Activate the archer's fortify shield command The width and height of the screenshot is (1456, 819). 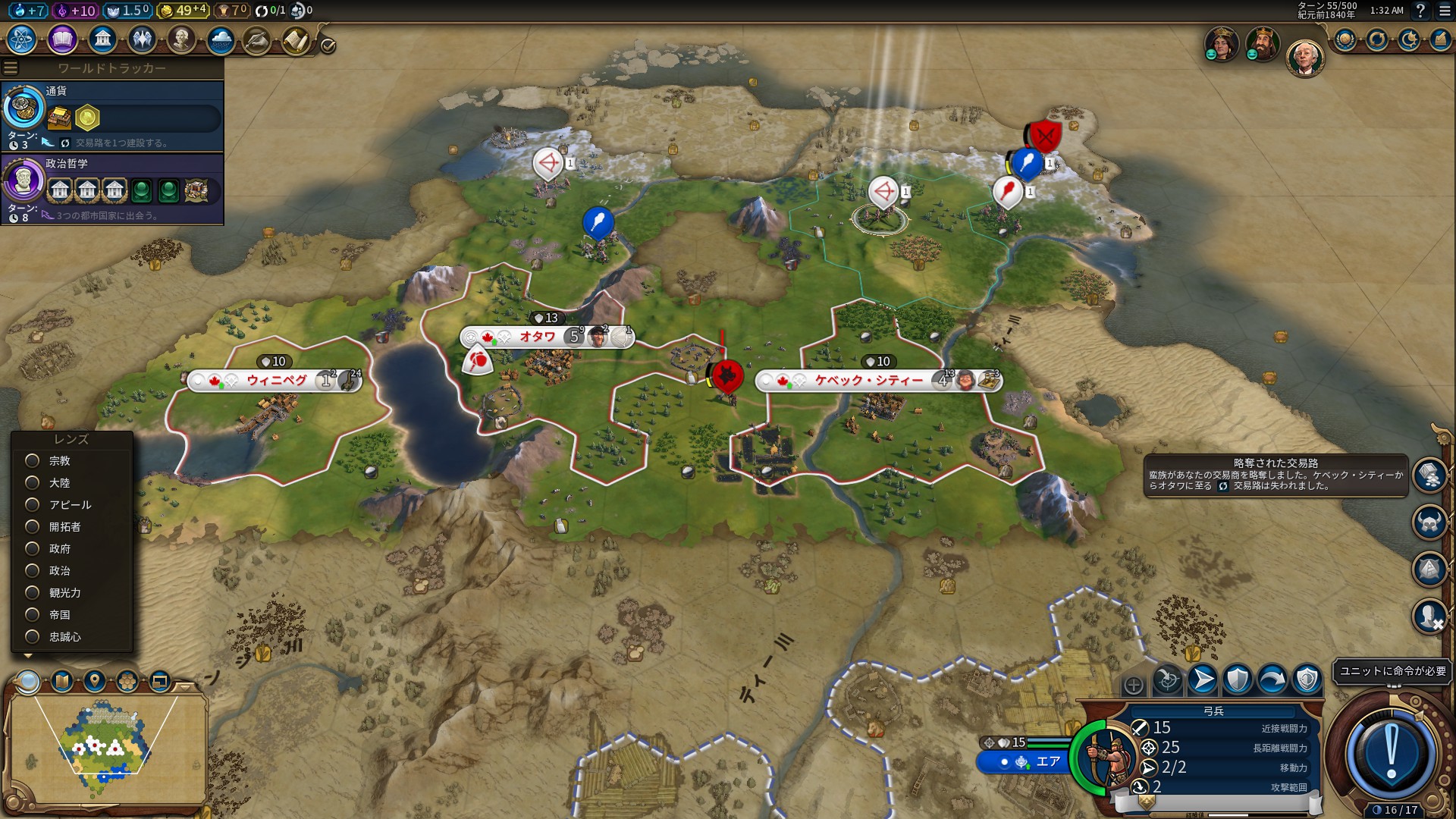(1238, 679)
